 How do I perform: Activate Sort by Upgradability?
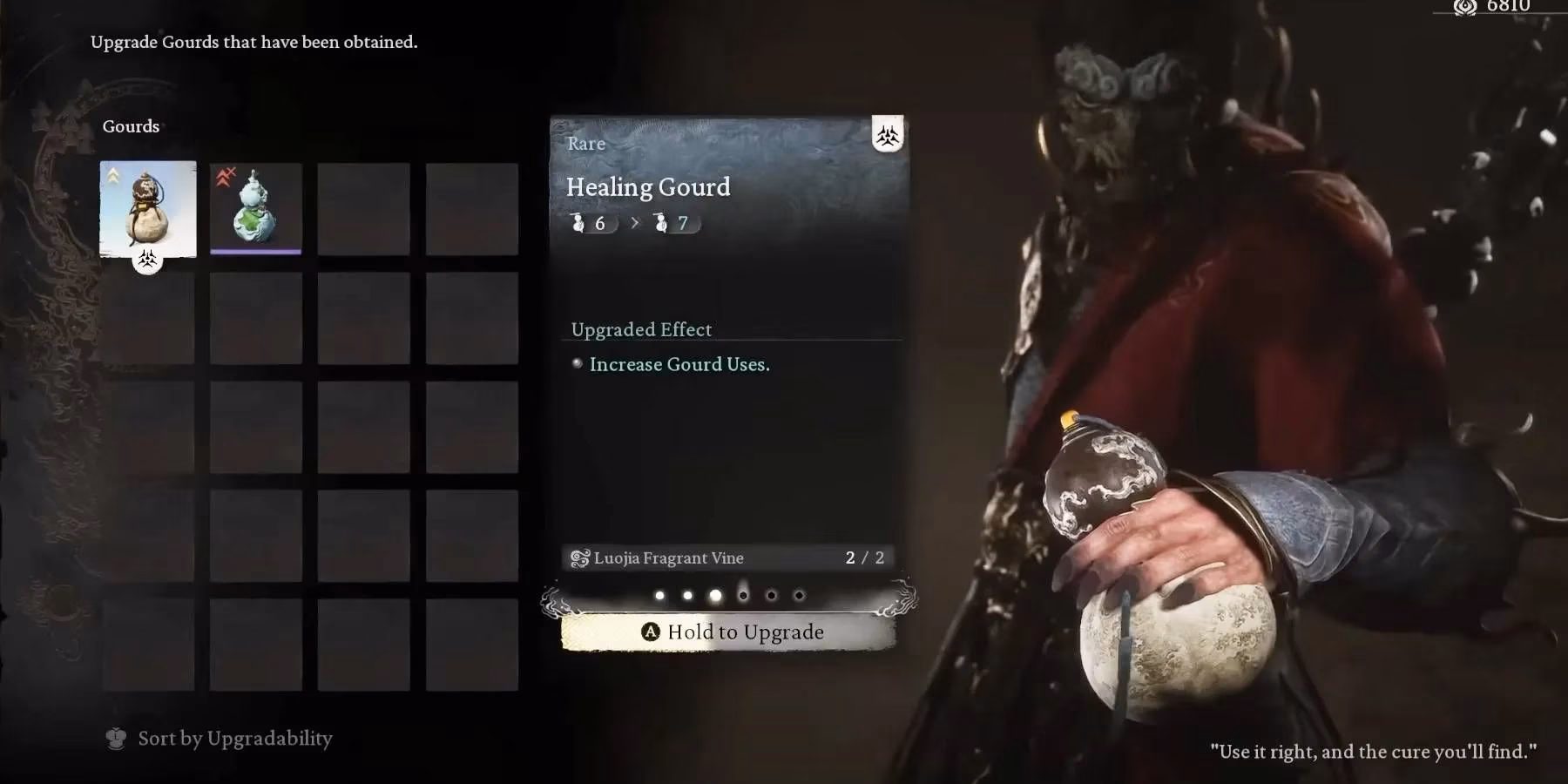point(233,738)
